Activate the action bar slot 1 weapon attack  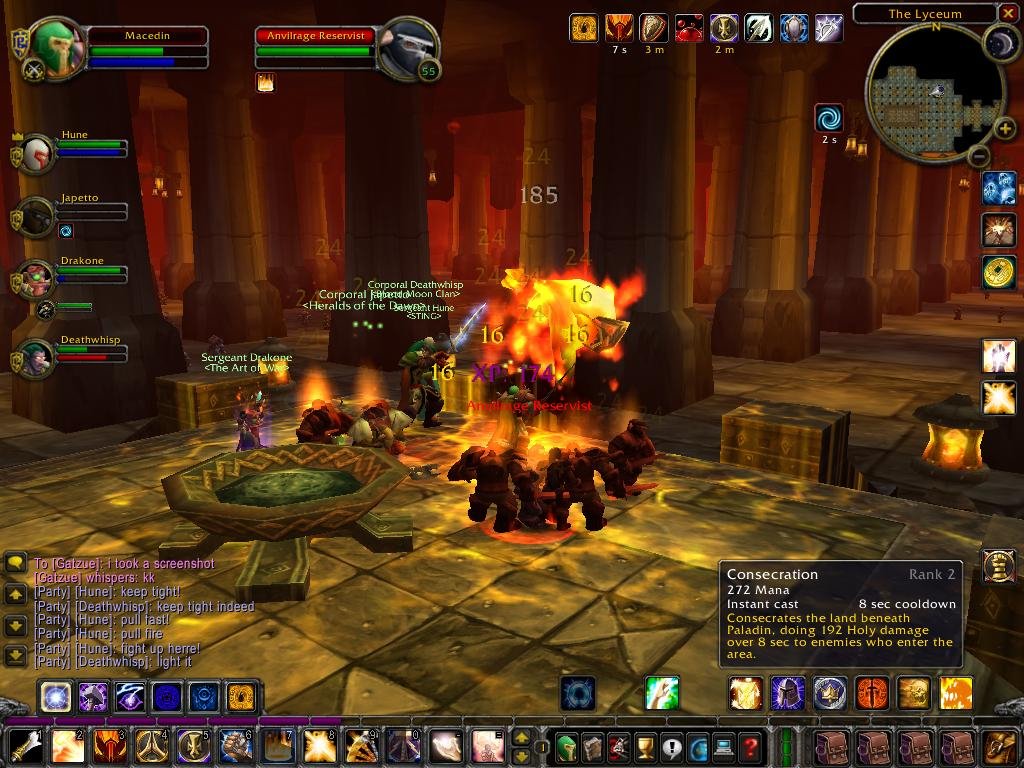[25, 746]
